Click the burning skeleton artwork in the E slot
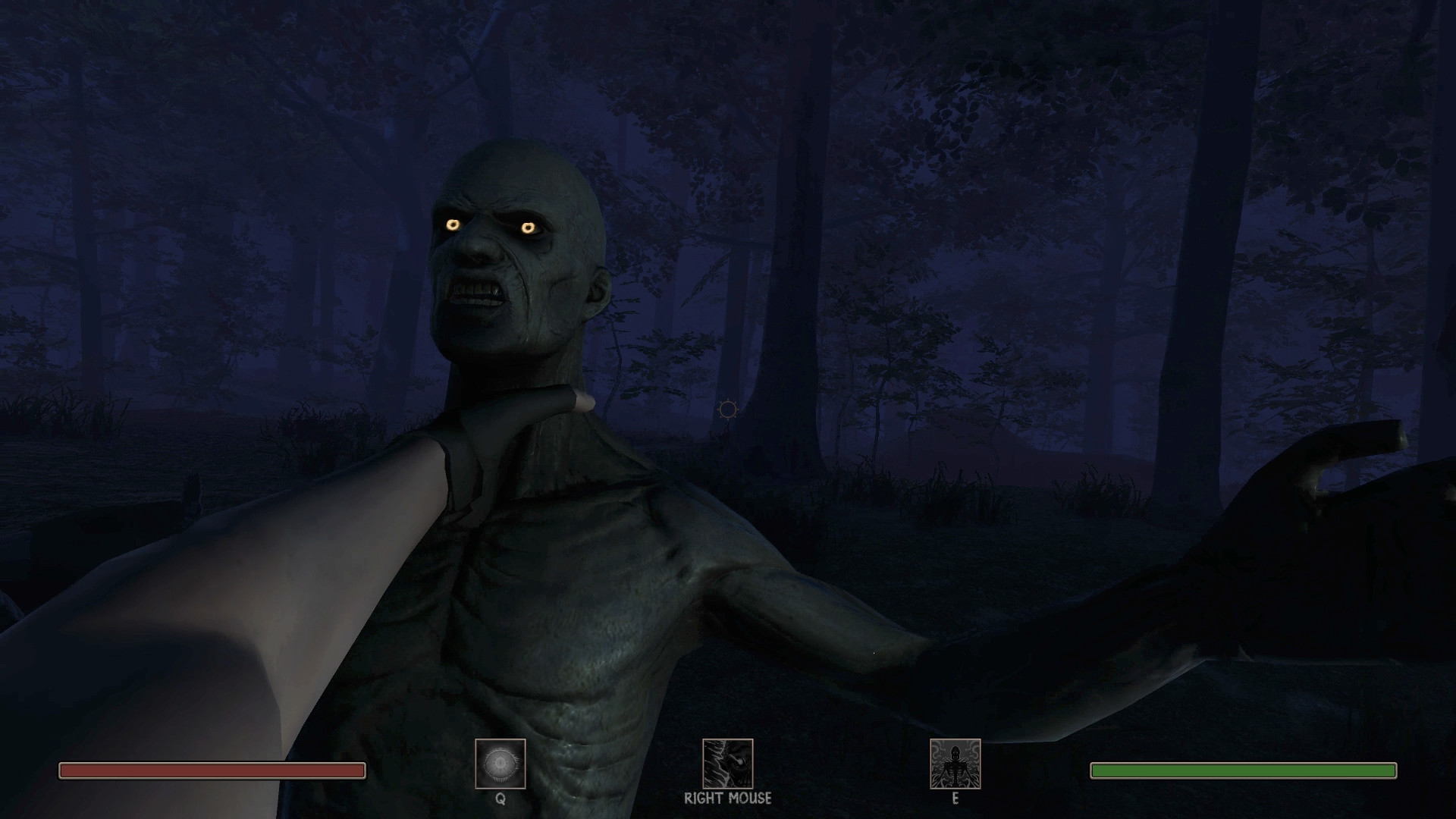The image size is (1456, 819). tap(954, 765)
